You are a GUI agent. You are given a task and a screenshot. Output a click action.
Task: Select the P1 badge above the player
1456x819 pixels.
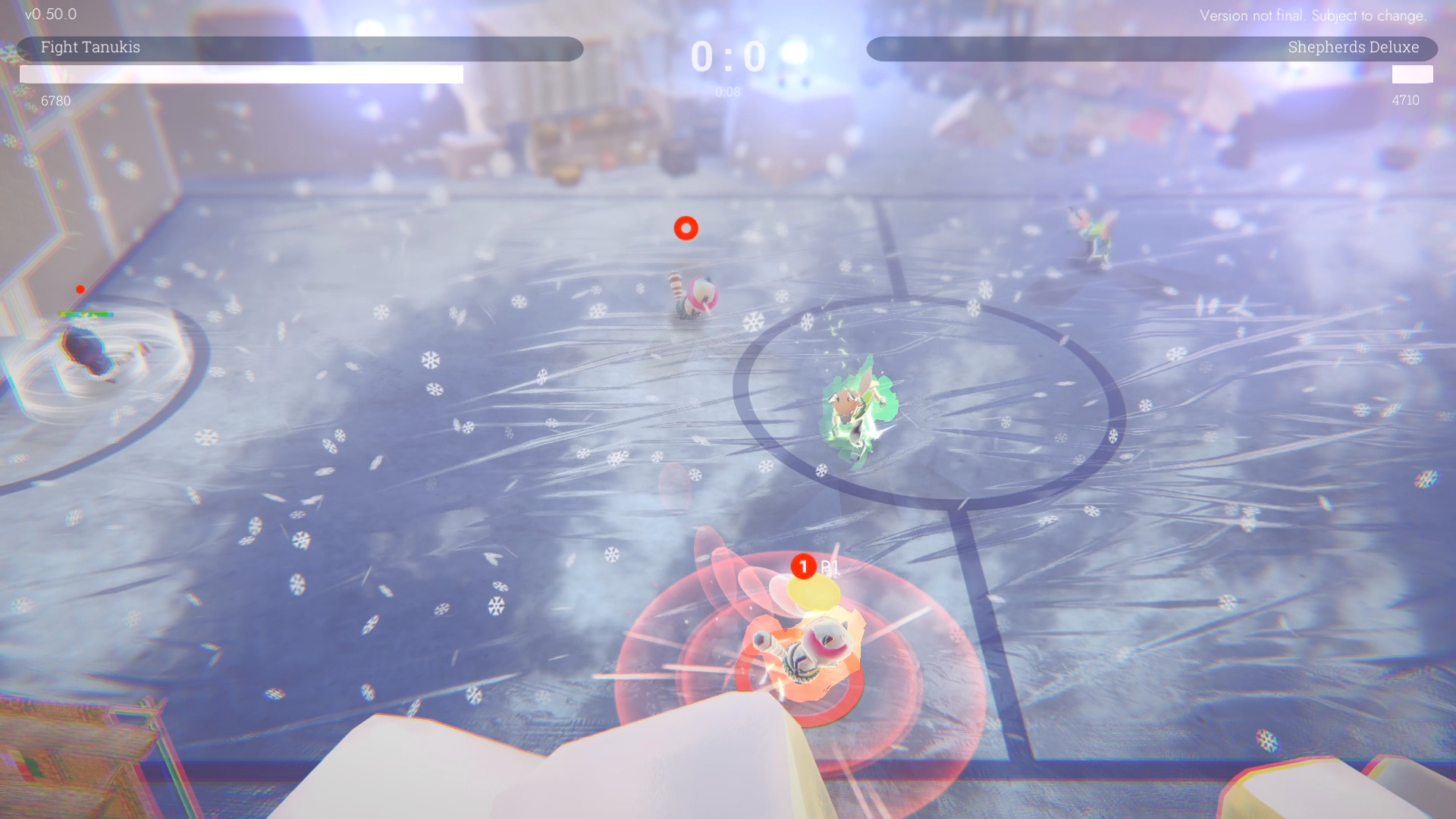coord(829,565)
